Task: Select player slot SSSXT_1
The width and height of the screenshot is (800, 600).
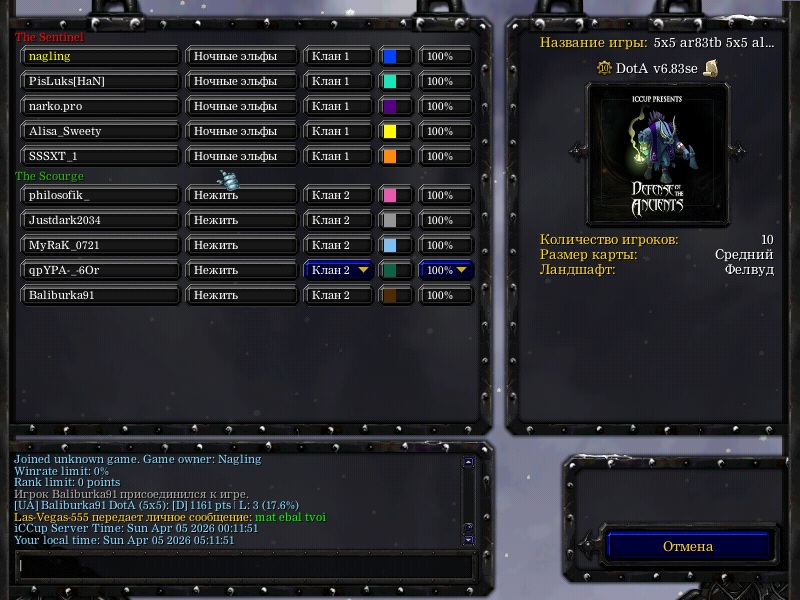Action: coord(100,157)
